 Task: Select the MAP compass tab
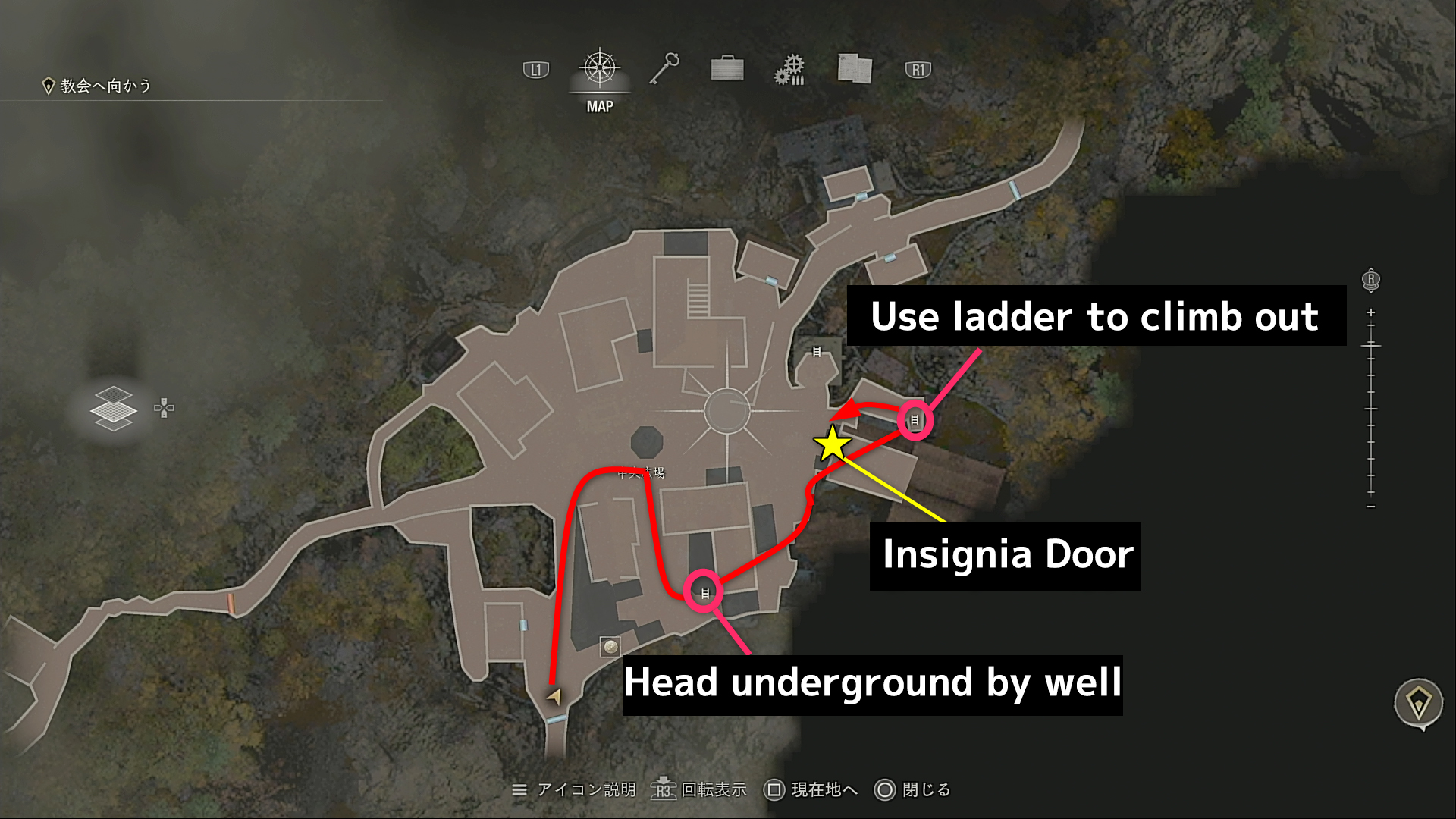pos(600,70)
